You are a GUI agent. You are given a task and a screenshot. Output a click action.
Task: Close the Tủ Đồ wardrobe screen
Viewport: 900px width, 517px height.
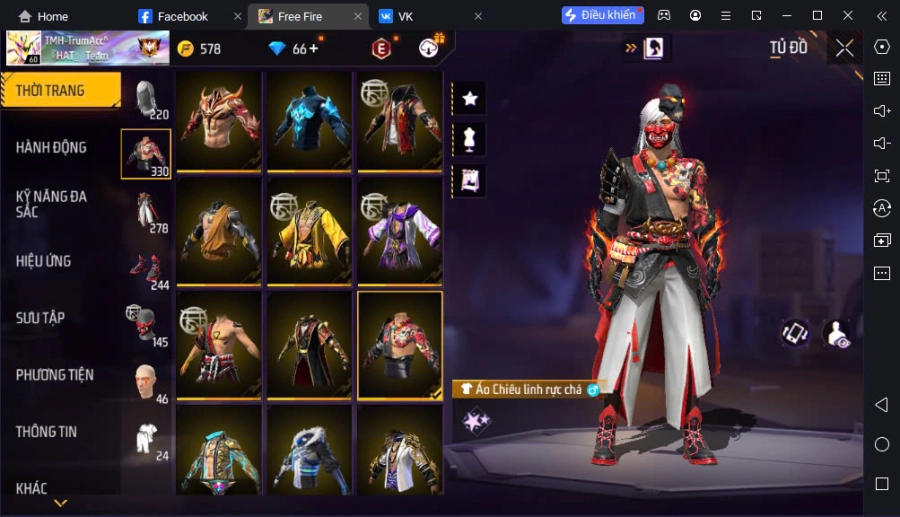coord(845,48)
